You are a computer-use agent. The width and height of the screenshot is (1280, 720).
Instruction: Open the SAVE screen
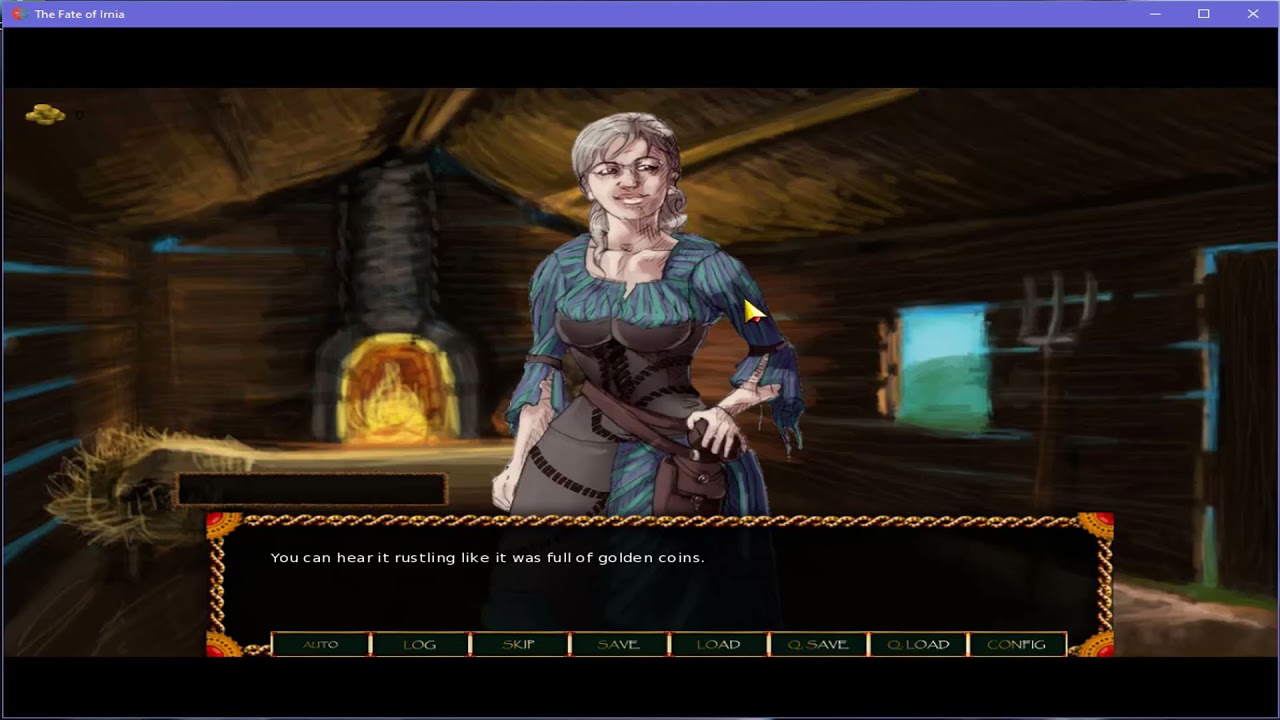tap(619, 644)
